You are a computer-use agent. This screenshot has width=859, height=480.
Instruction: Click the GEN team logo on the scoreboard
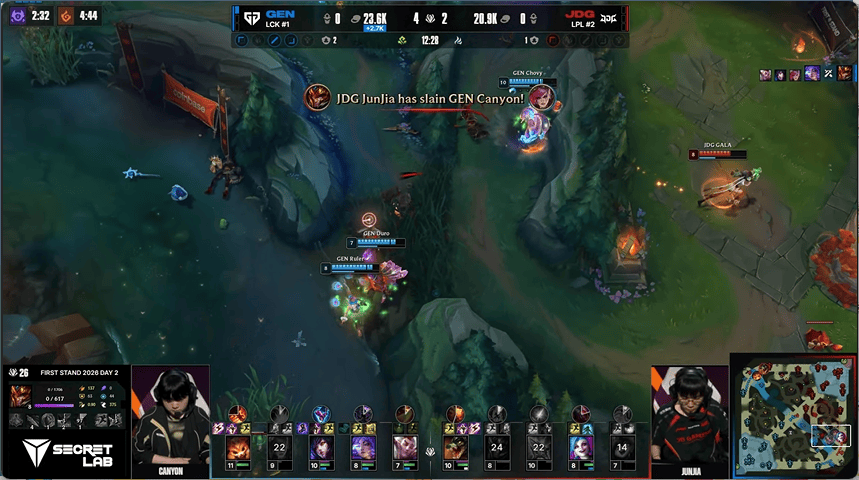click(251, 18)
